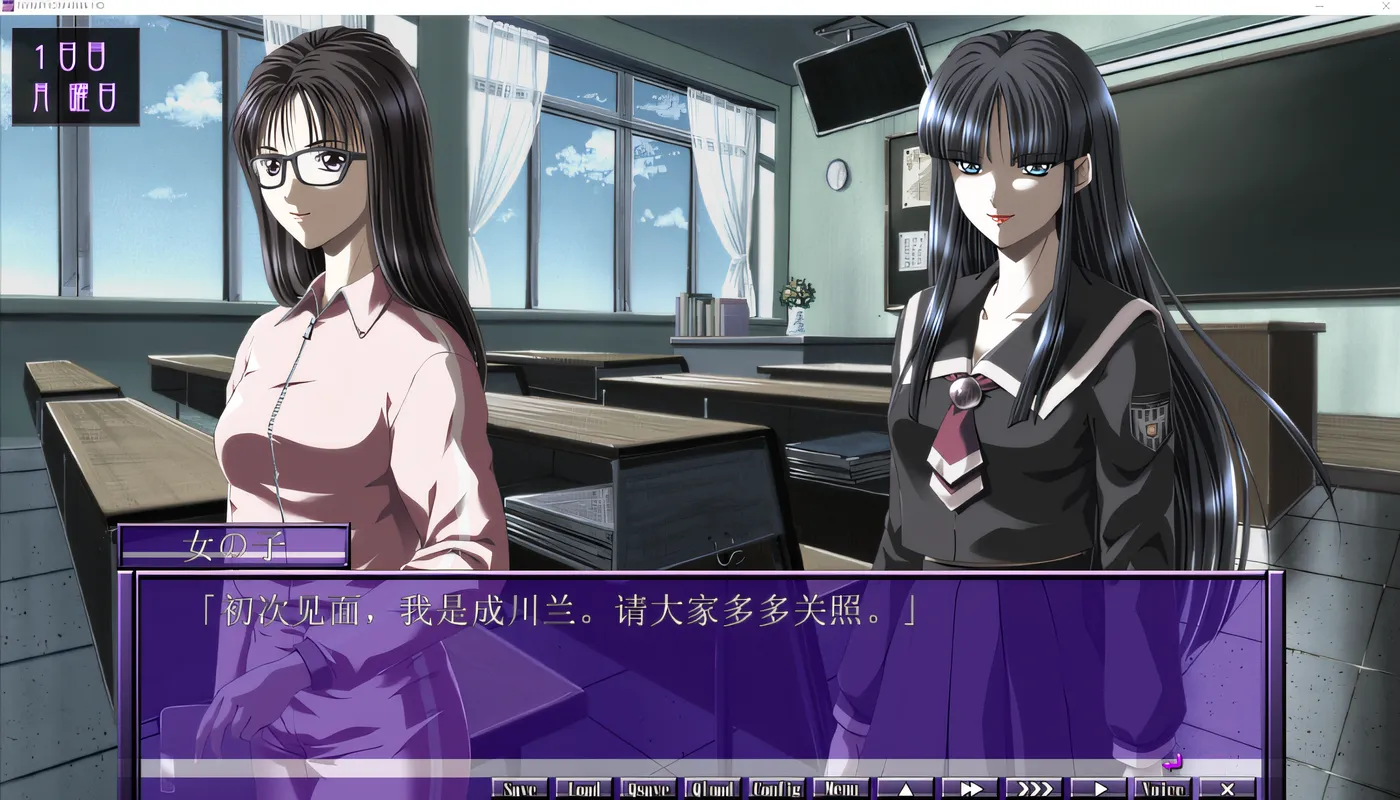Open the Config settings screen
The image size is (1400, 800).
coord(778,788)
